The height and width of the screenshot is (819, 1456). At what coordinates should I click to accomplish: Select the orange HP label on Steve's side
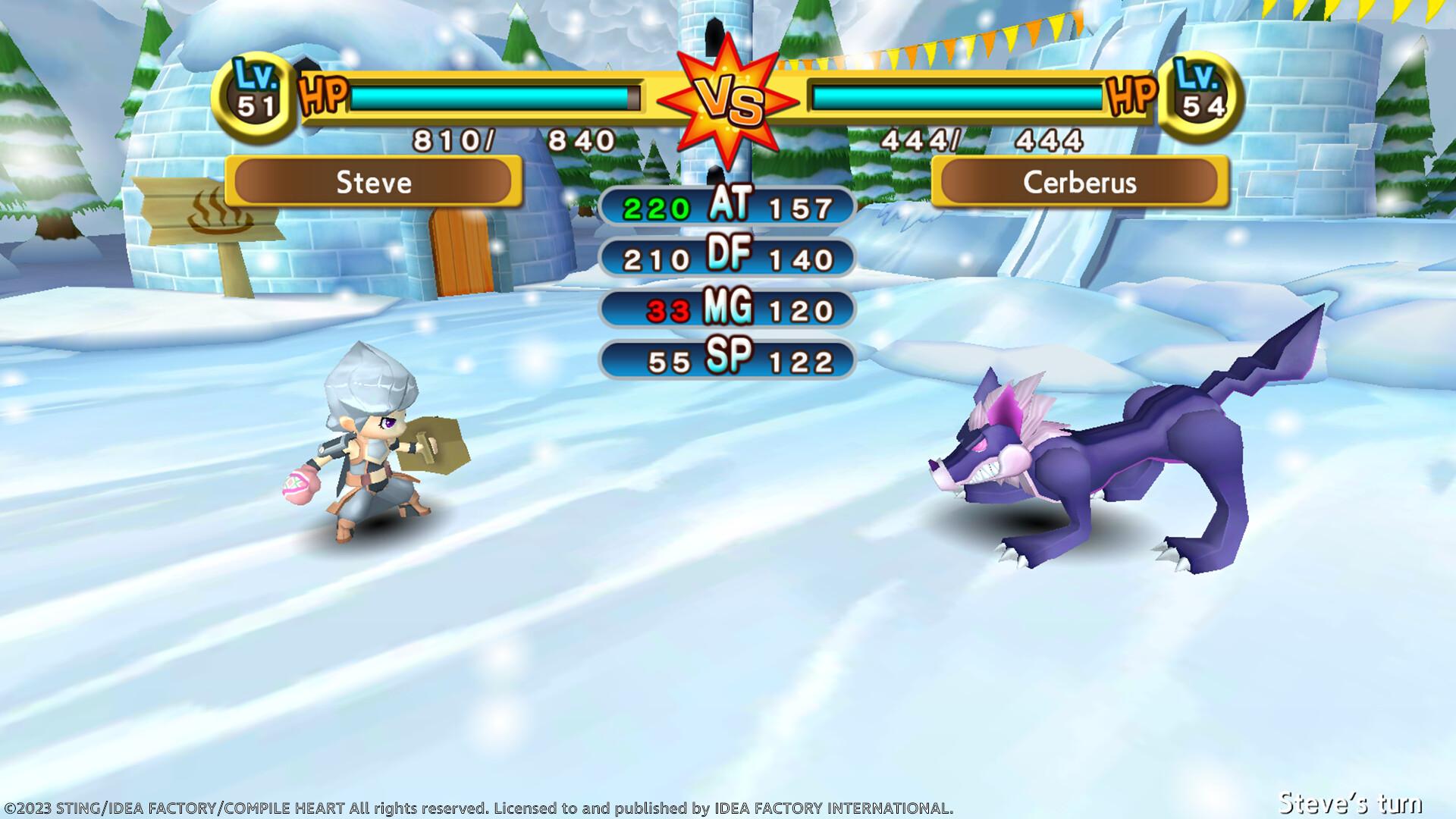322,95
